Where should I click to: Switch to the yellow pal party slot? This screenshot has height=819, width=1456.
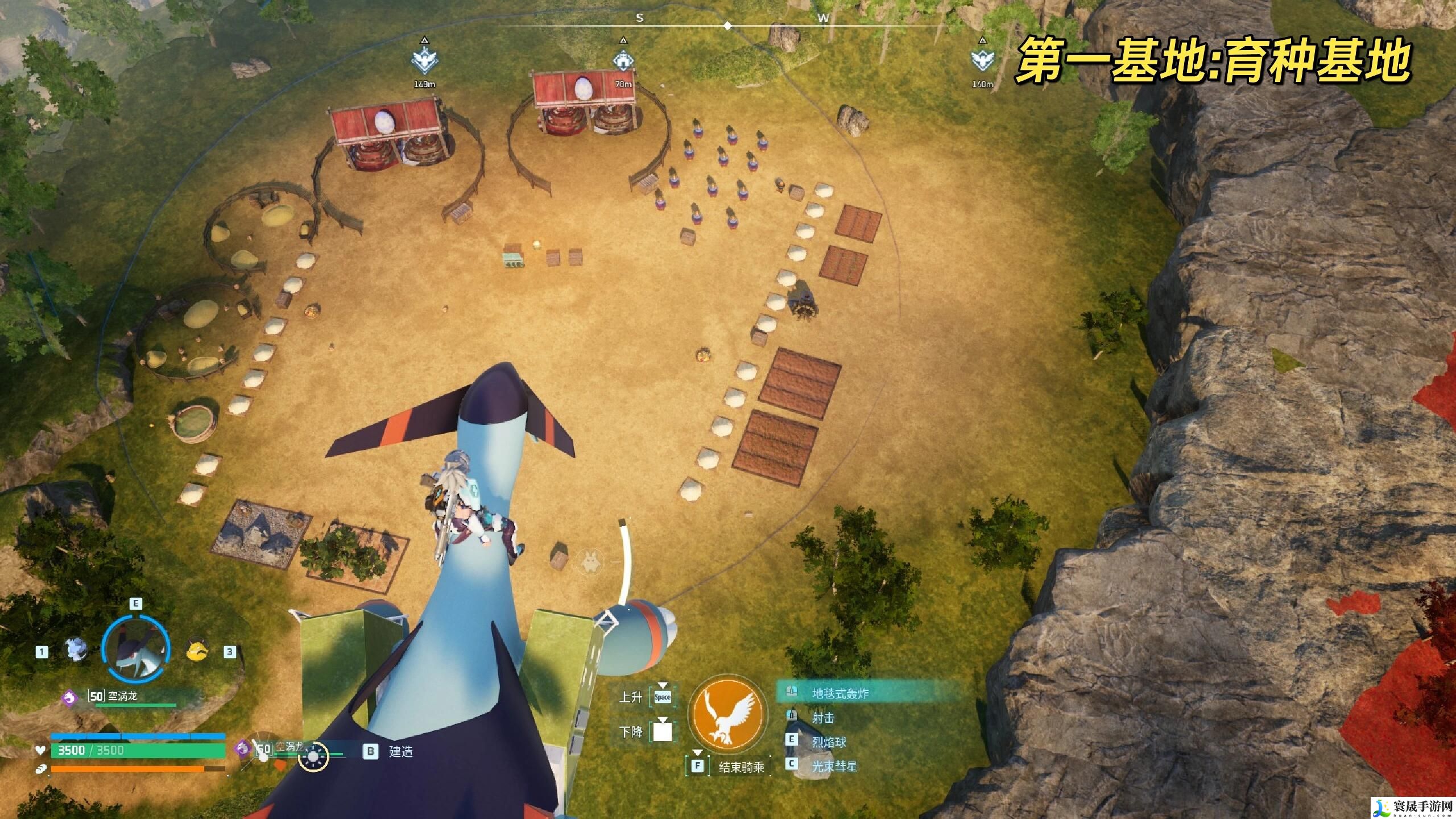point(197,650)
